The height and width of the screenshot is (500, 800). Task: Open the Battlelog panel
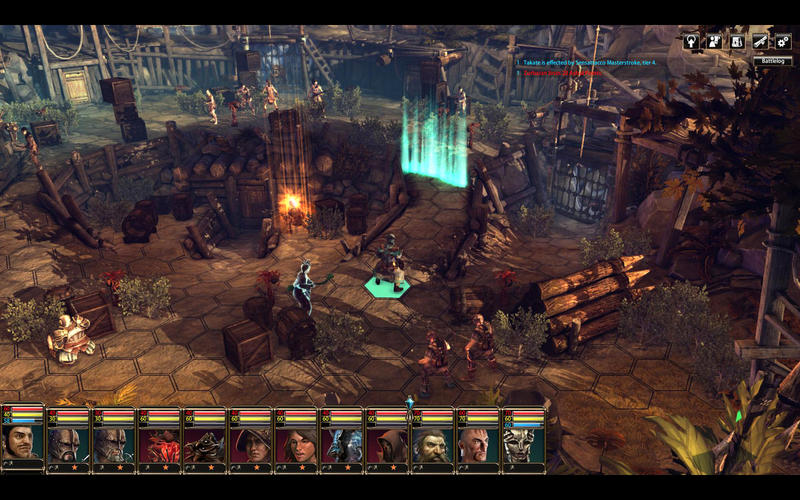(773, 61)
